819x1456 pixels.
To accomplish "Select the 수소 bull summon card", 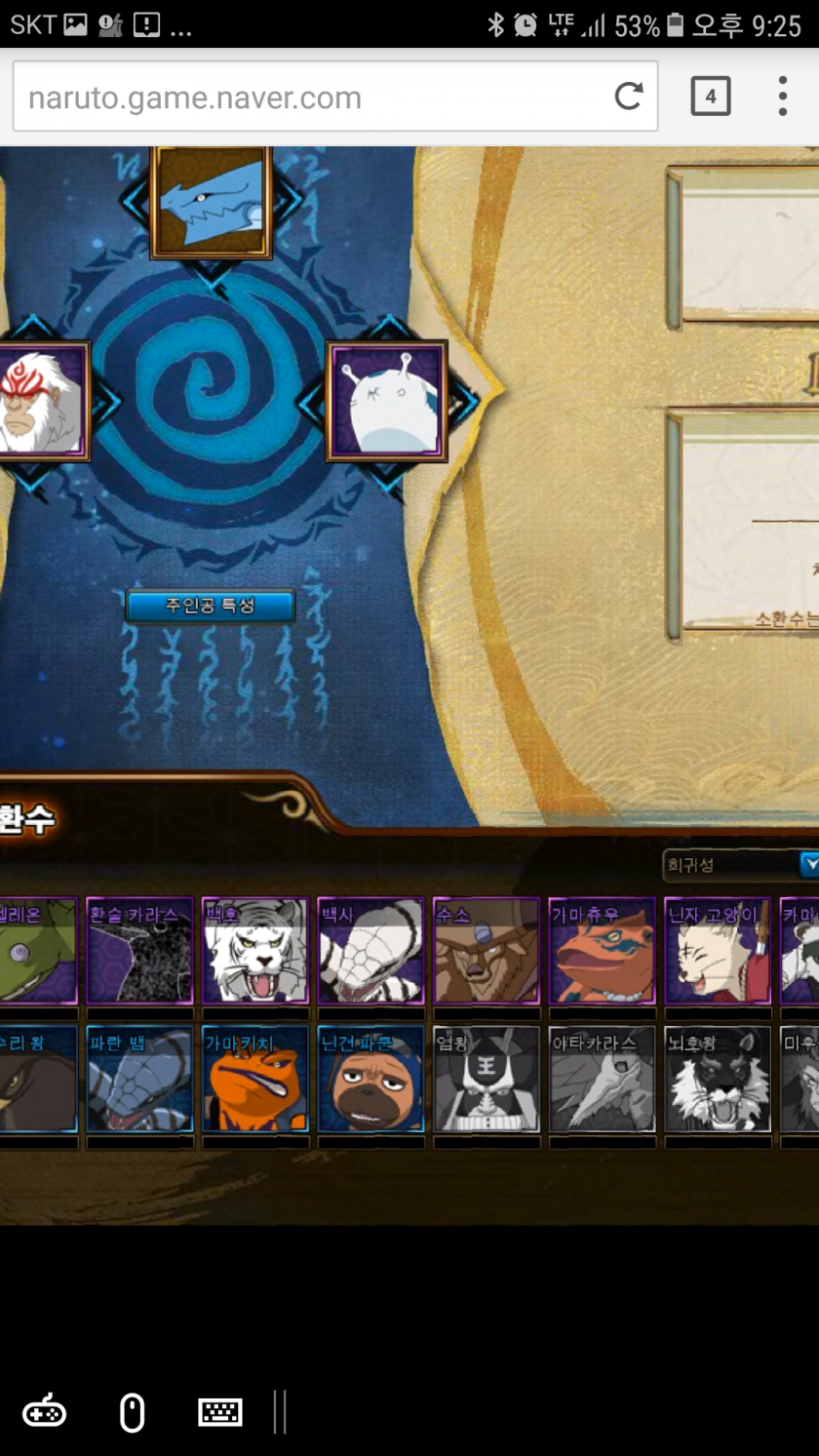I will click(486, 952).
